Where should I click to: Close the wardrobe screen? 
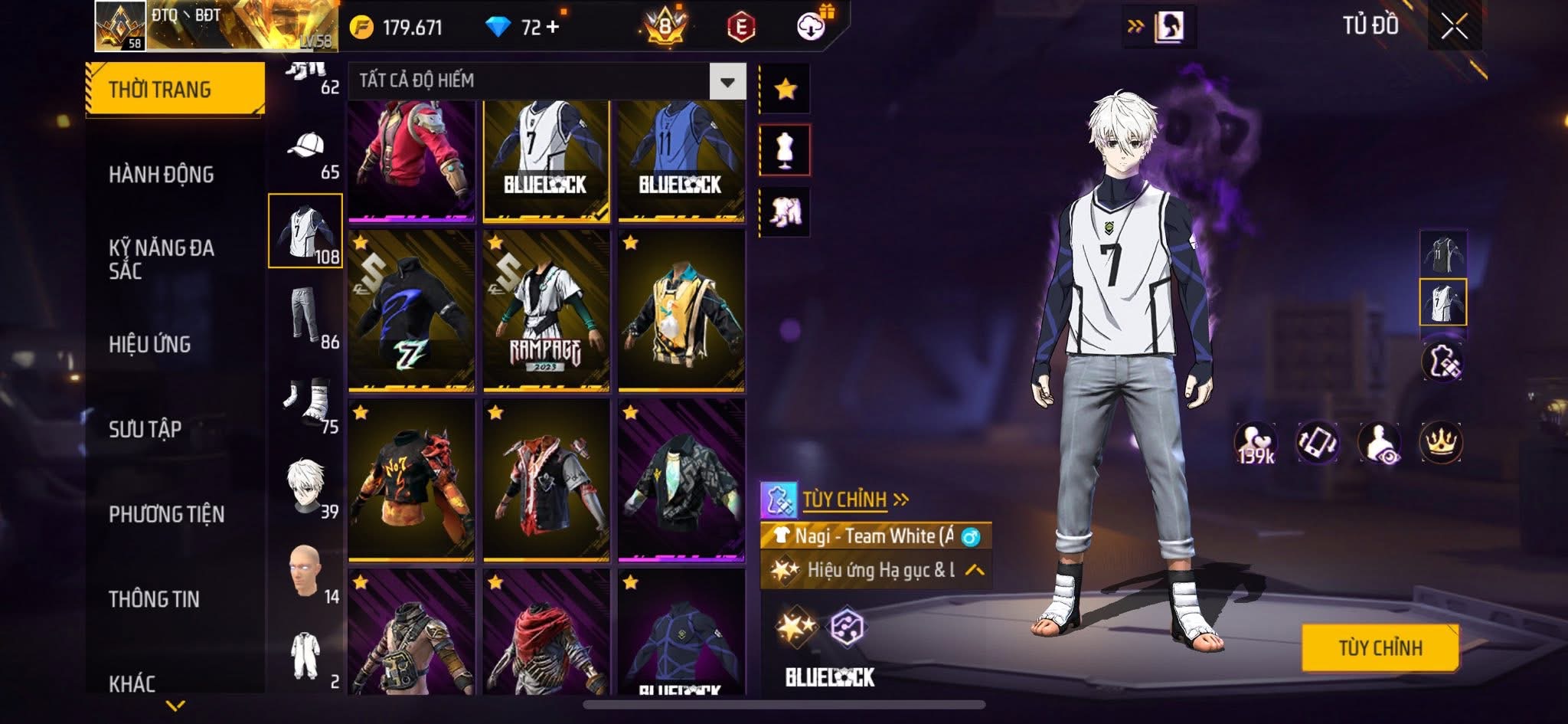pyautogui.click(x=1454, y=27)
